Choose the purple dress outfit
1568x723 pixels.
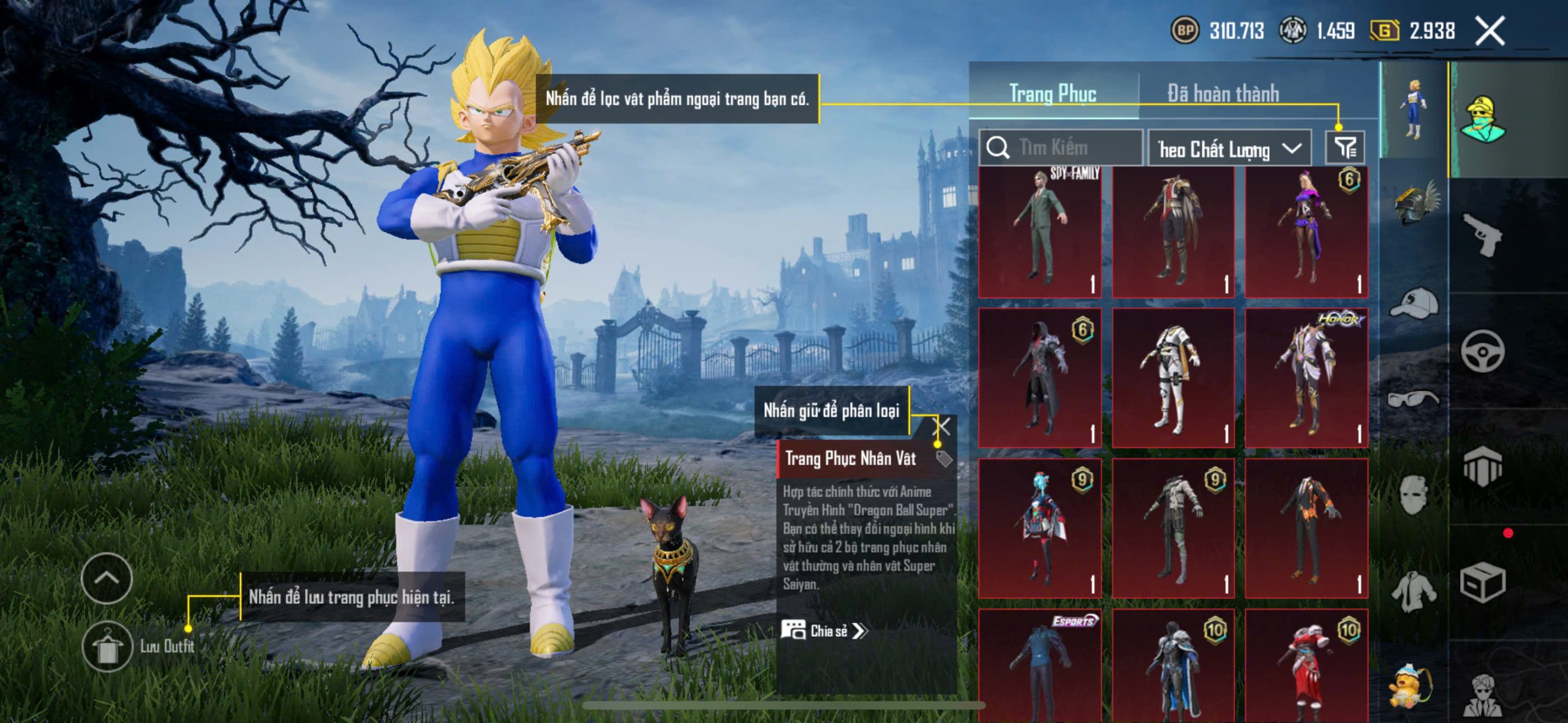[x=1306, y=231]
